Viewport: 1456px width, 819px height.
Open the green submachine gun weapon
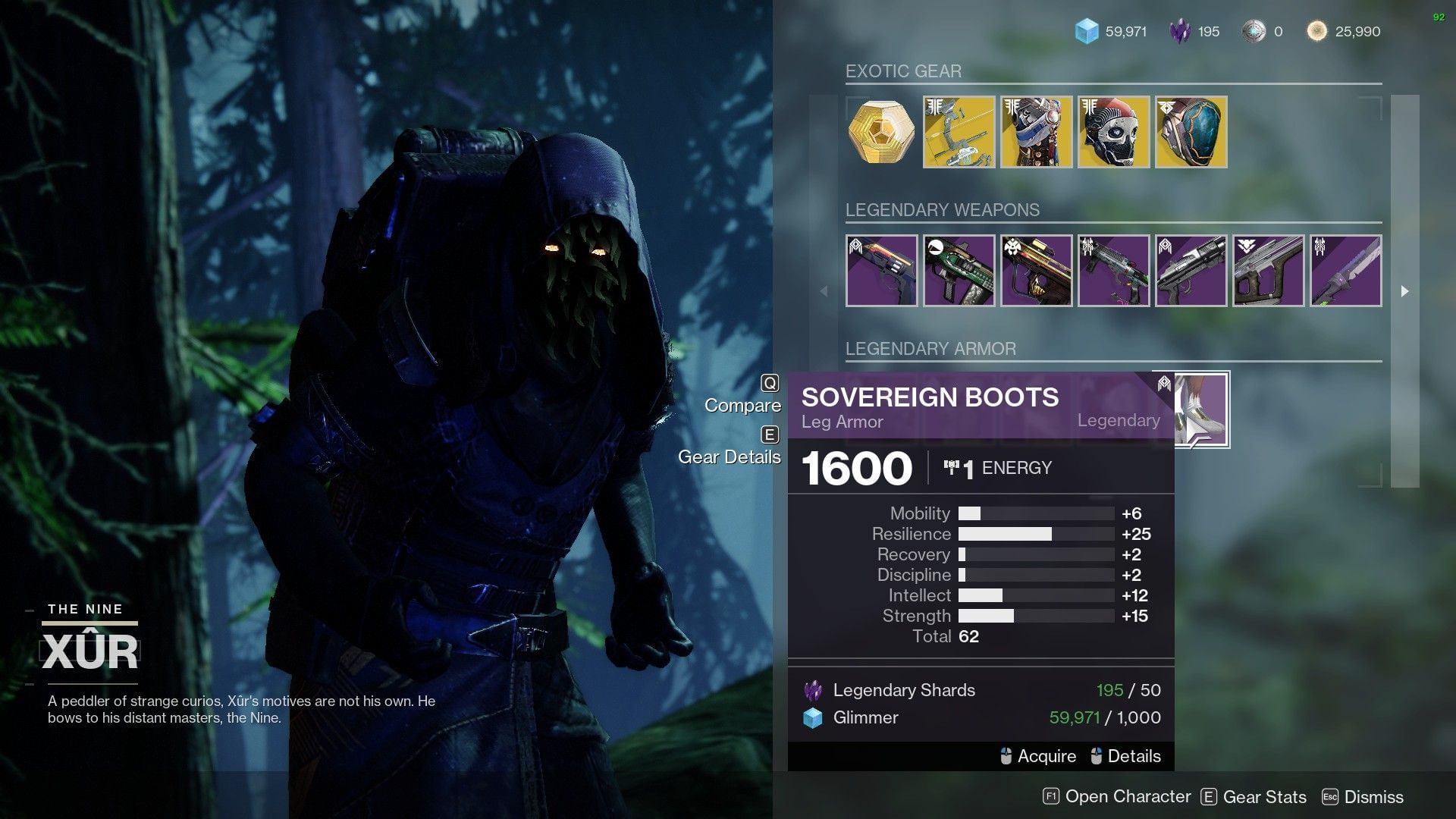[959, 270]
